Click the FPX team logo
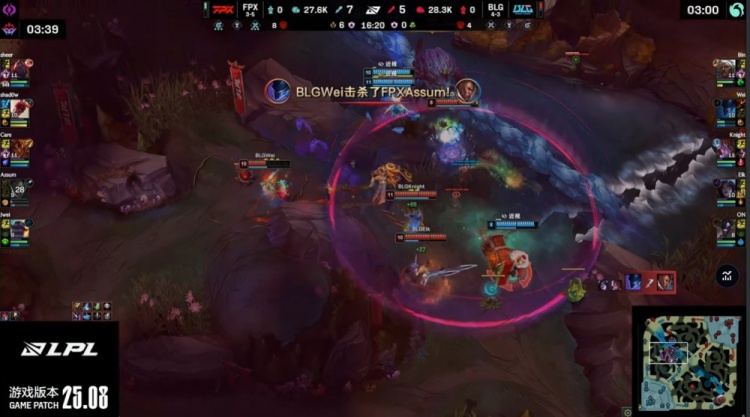 (223, 9)
